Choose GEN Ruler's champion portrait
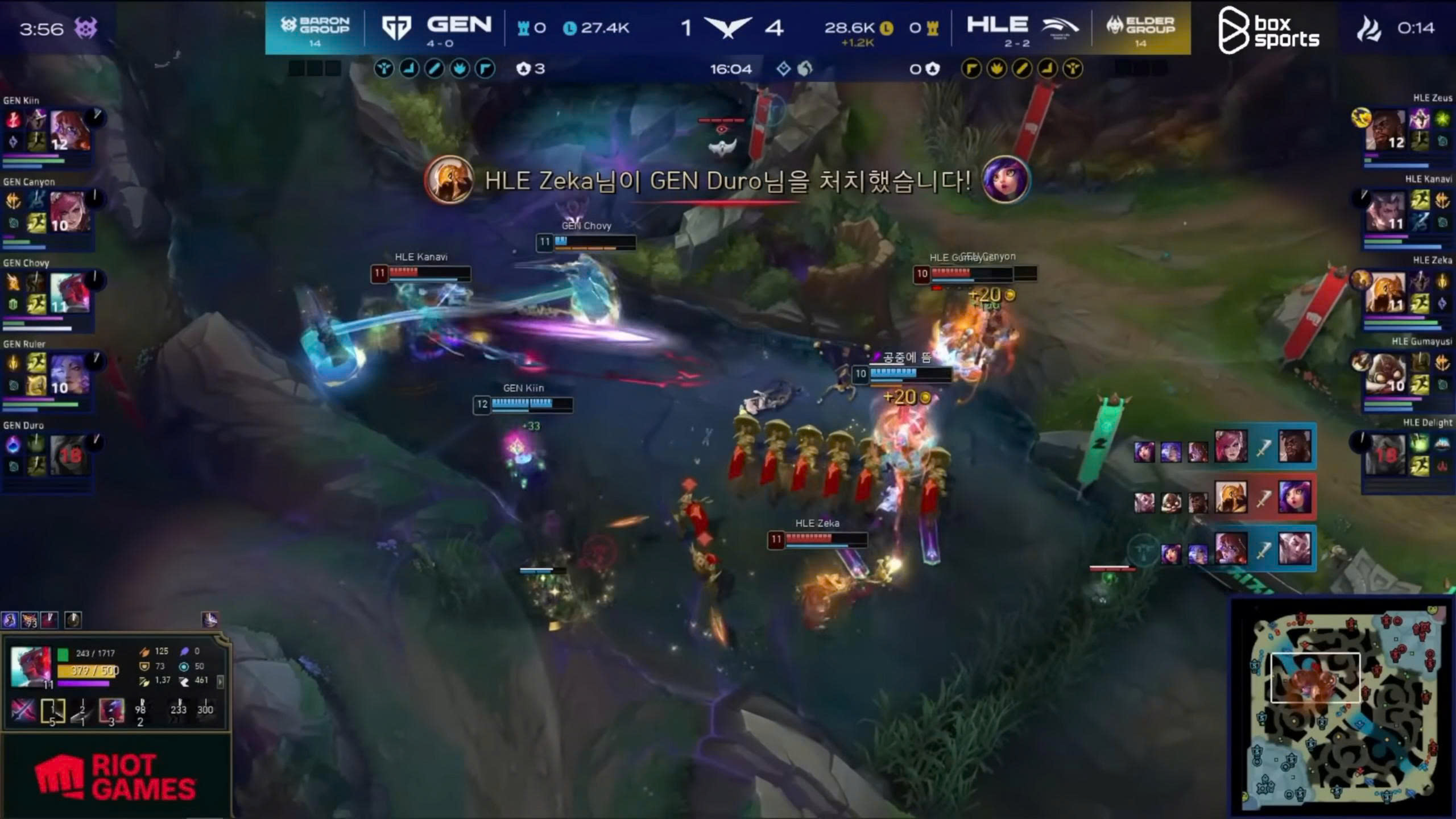The image size is (1456, 819). (69, 374)
